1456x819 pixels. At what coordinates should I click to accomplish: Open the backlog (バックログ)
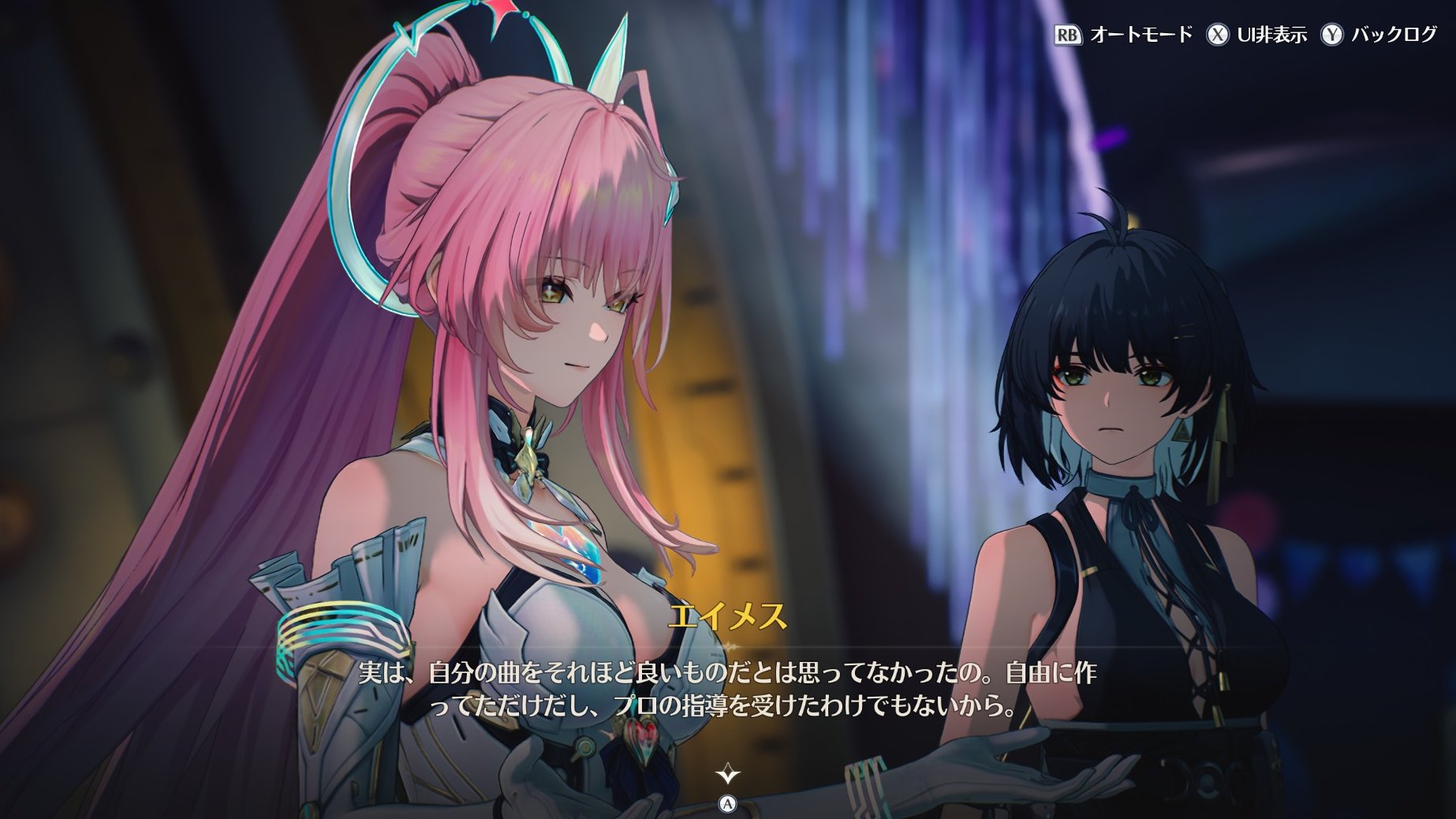pyautogui.click(x=1379, y=35)
